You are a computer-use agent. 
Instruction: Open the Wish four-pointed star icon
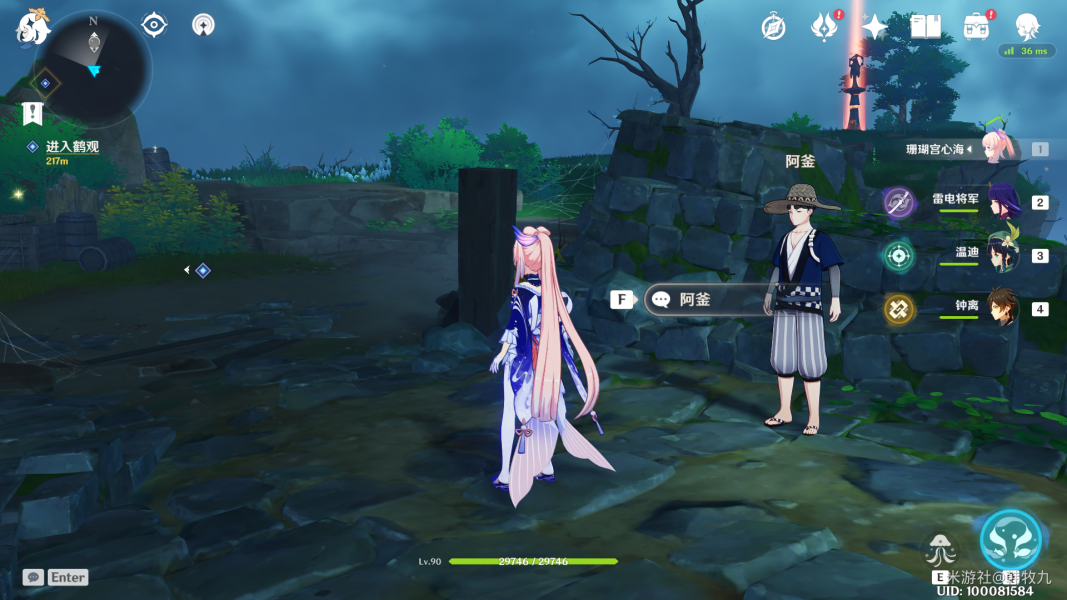[875, 27]
